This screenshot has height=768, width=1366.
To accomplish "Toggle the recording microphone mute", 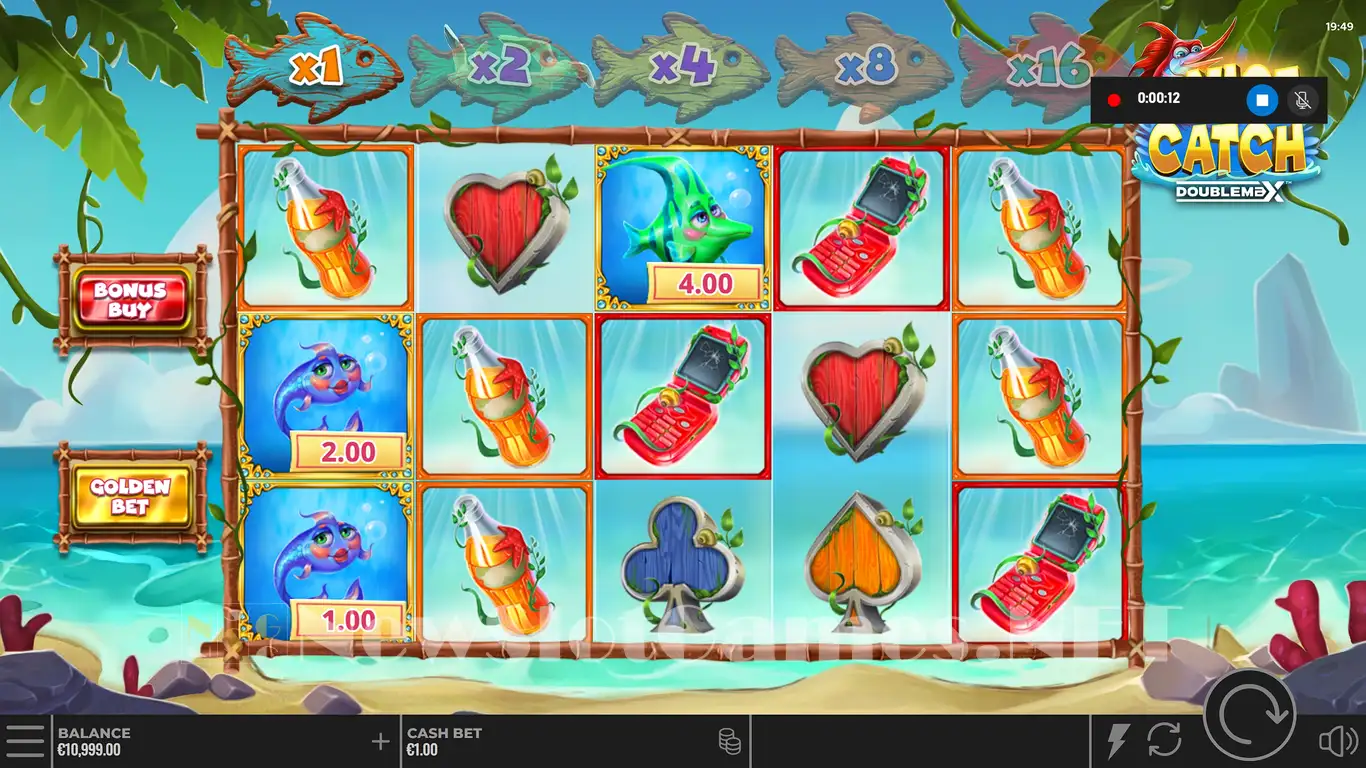I will click(1302, 100).
